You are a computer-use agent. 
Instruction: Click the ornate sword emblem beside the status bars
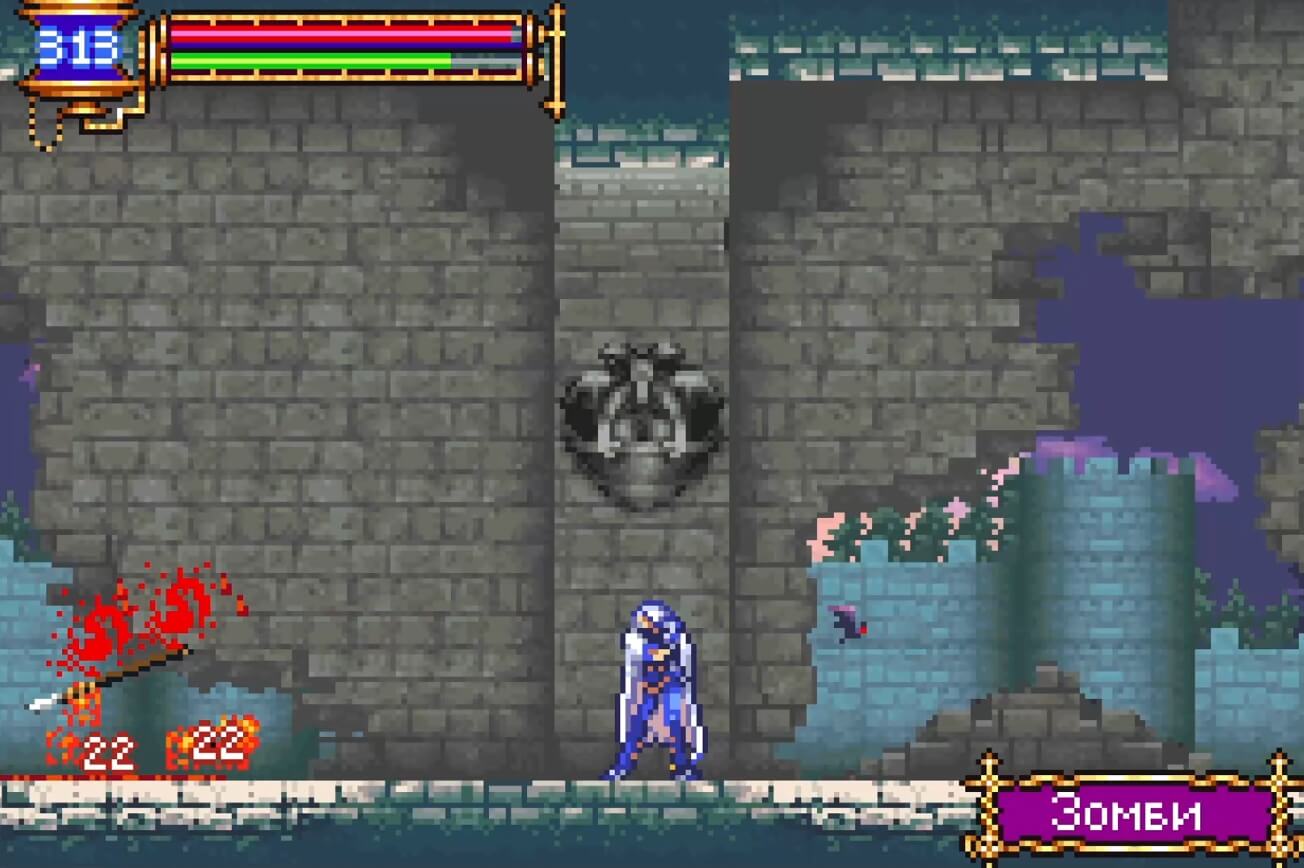click(555, 60)
